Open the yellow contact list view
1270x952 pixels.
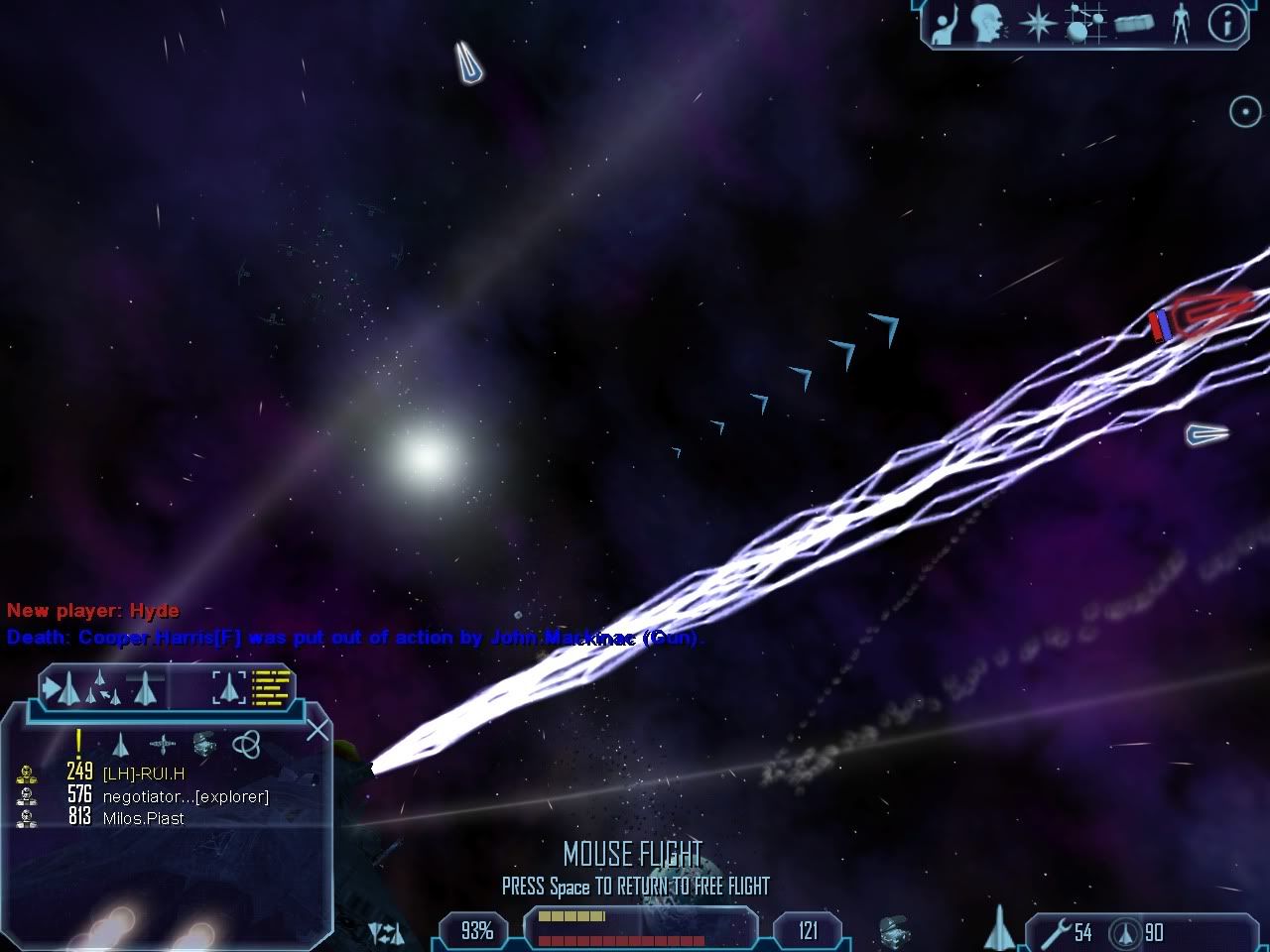point(271,686)
